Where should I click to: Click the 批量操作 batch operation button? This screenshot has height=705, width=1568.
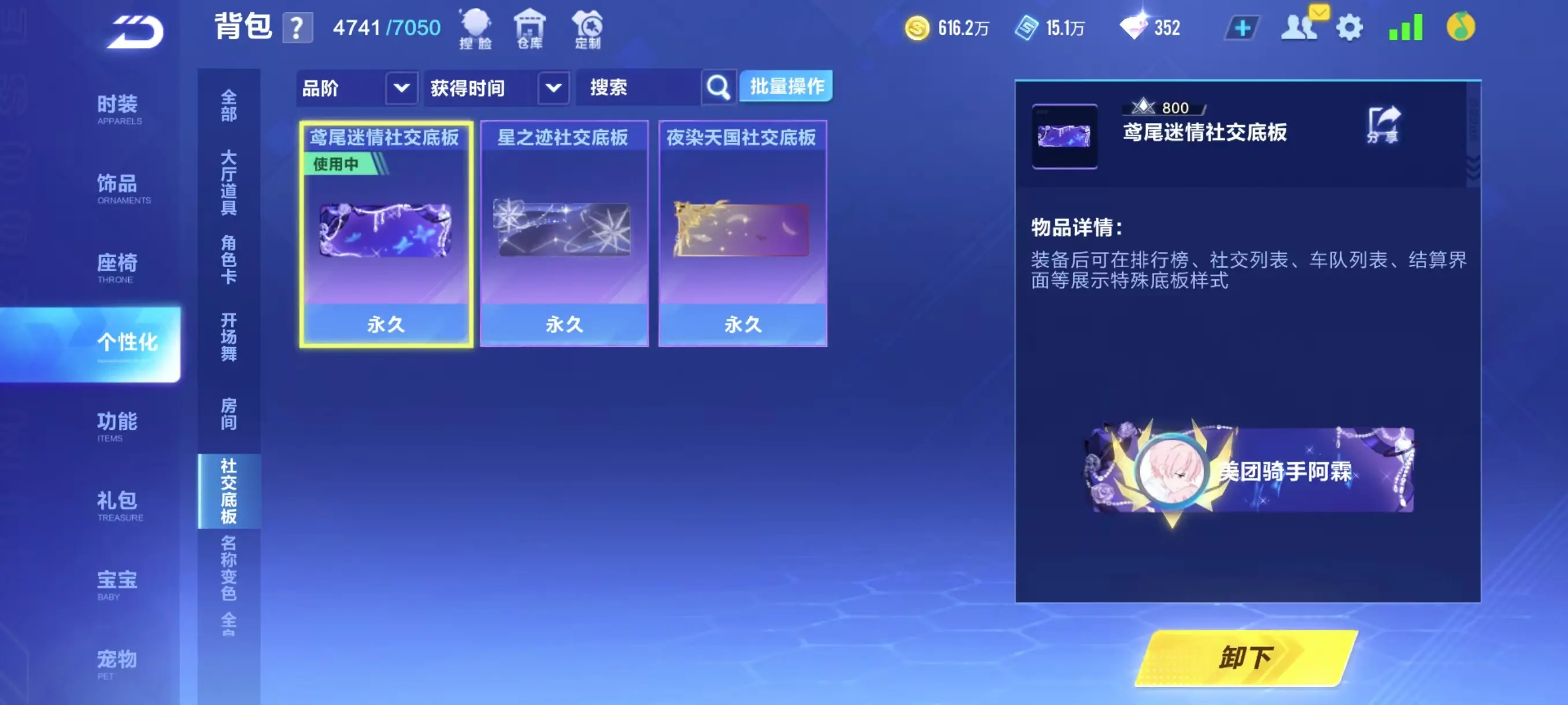[x=786, y=87]
